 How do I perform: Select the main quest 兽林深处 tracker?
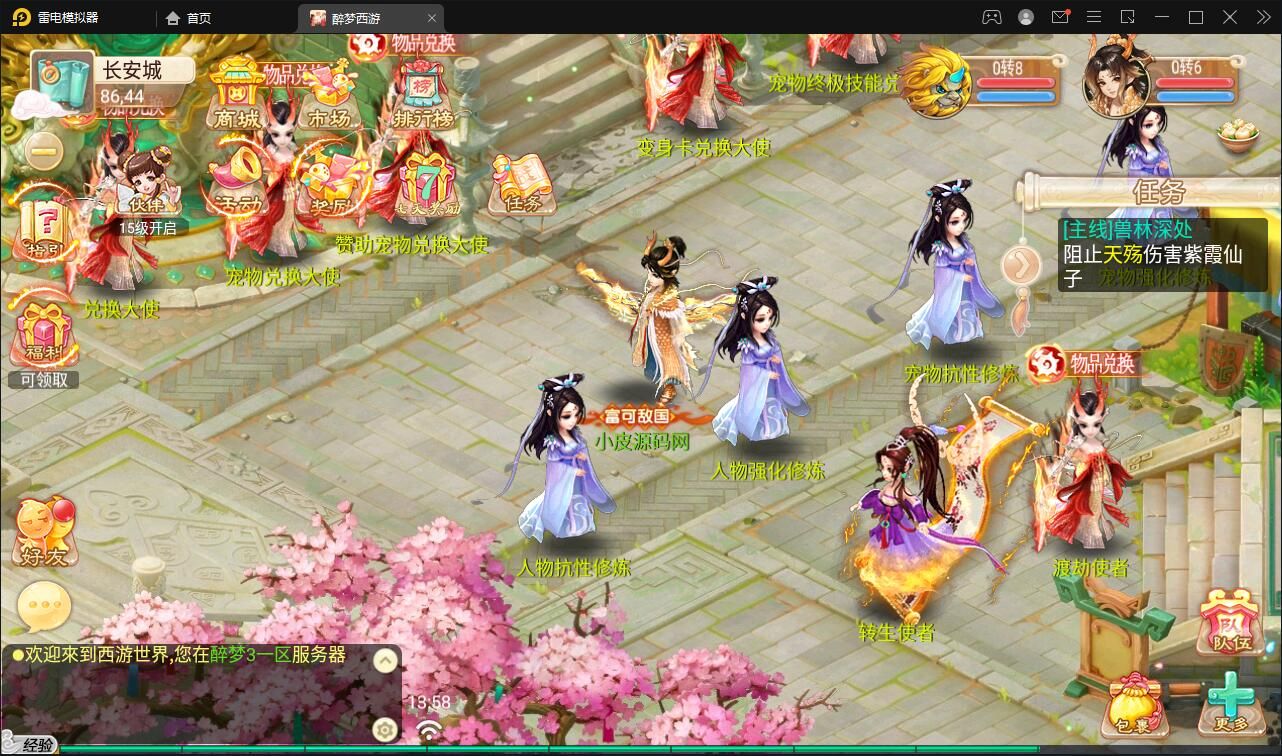pos(1162,254)
